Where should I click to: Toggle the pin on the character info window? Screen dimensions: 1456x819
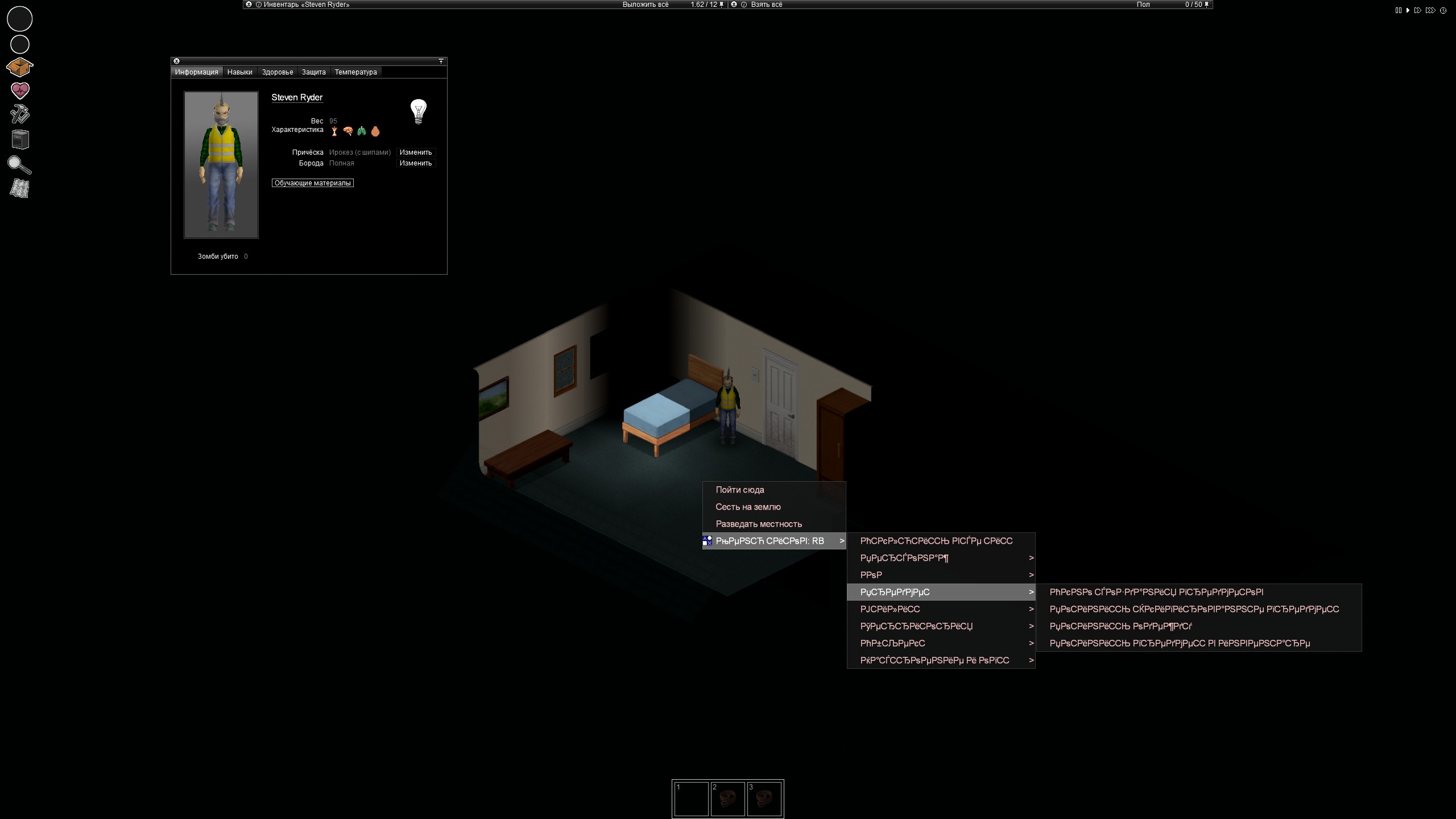click(441, 61)
